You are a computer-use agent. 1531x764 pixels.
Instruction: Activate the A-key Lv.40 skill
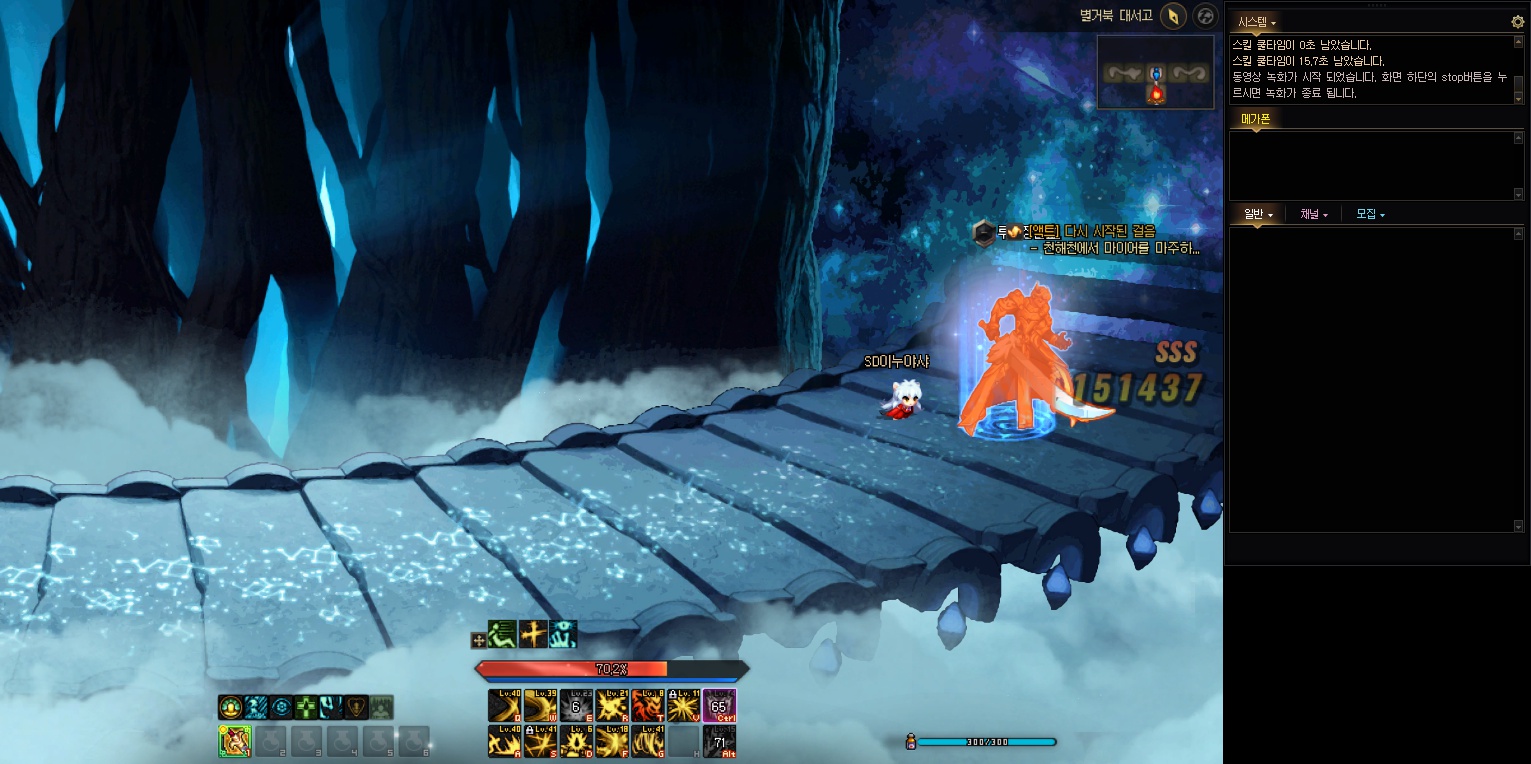(503, 741)
